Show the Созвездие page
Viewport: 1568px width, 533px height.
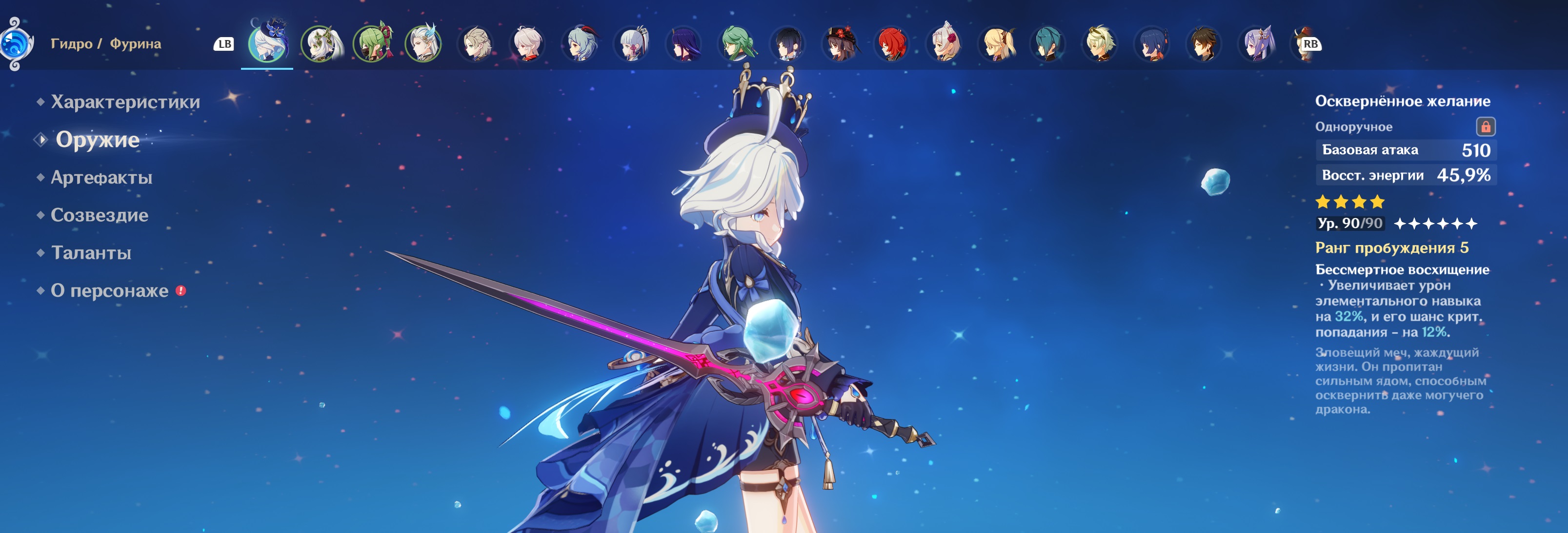pyautogui.click(x=99, y=215)
